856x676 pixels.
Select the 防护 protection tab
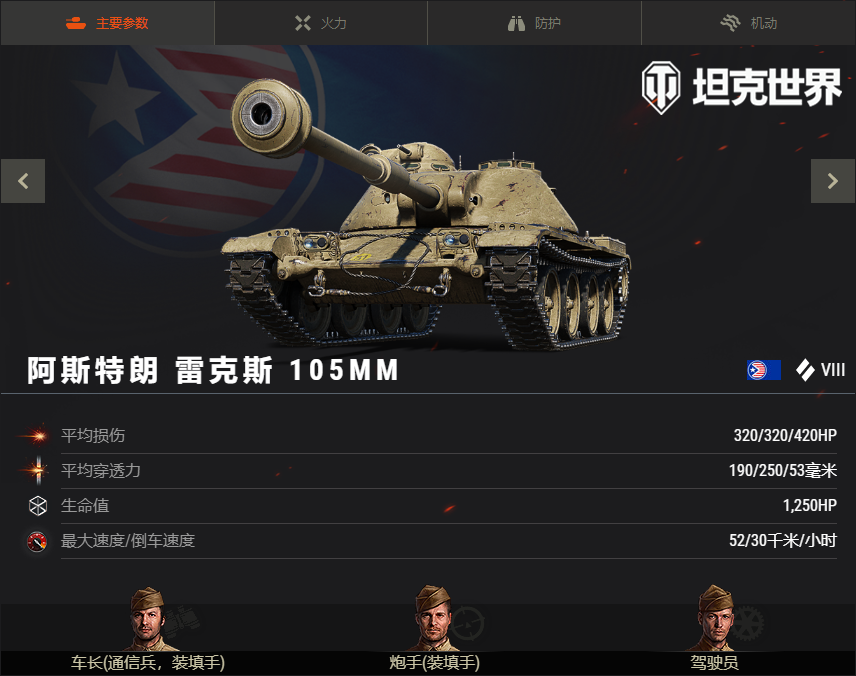click(x=535, y=23)
